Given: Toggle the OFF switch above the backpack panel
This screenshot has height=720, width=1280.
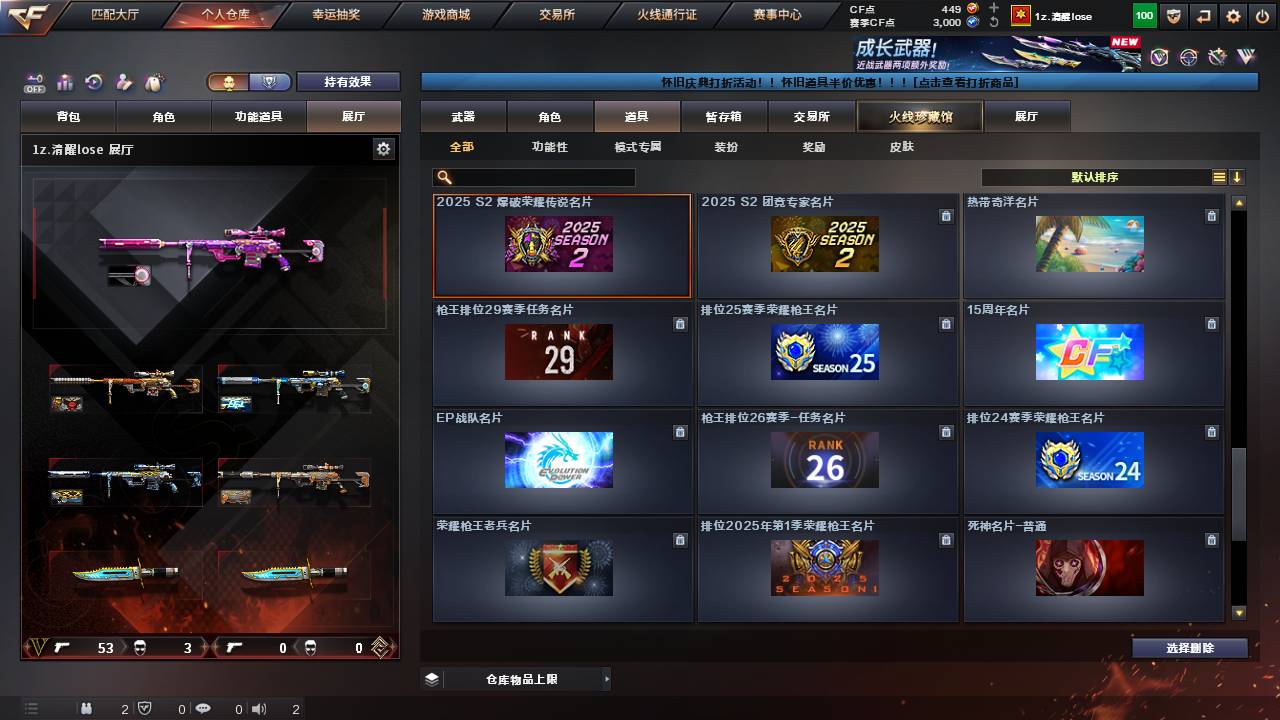Looking at the screenshot, I should click(x=35, y=83).
